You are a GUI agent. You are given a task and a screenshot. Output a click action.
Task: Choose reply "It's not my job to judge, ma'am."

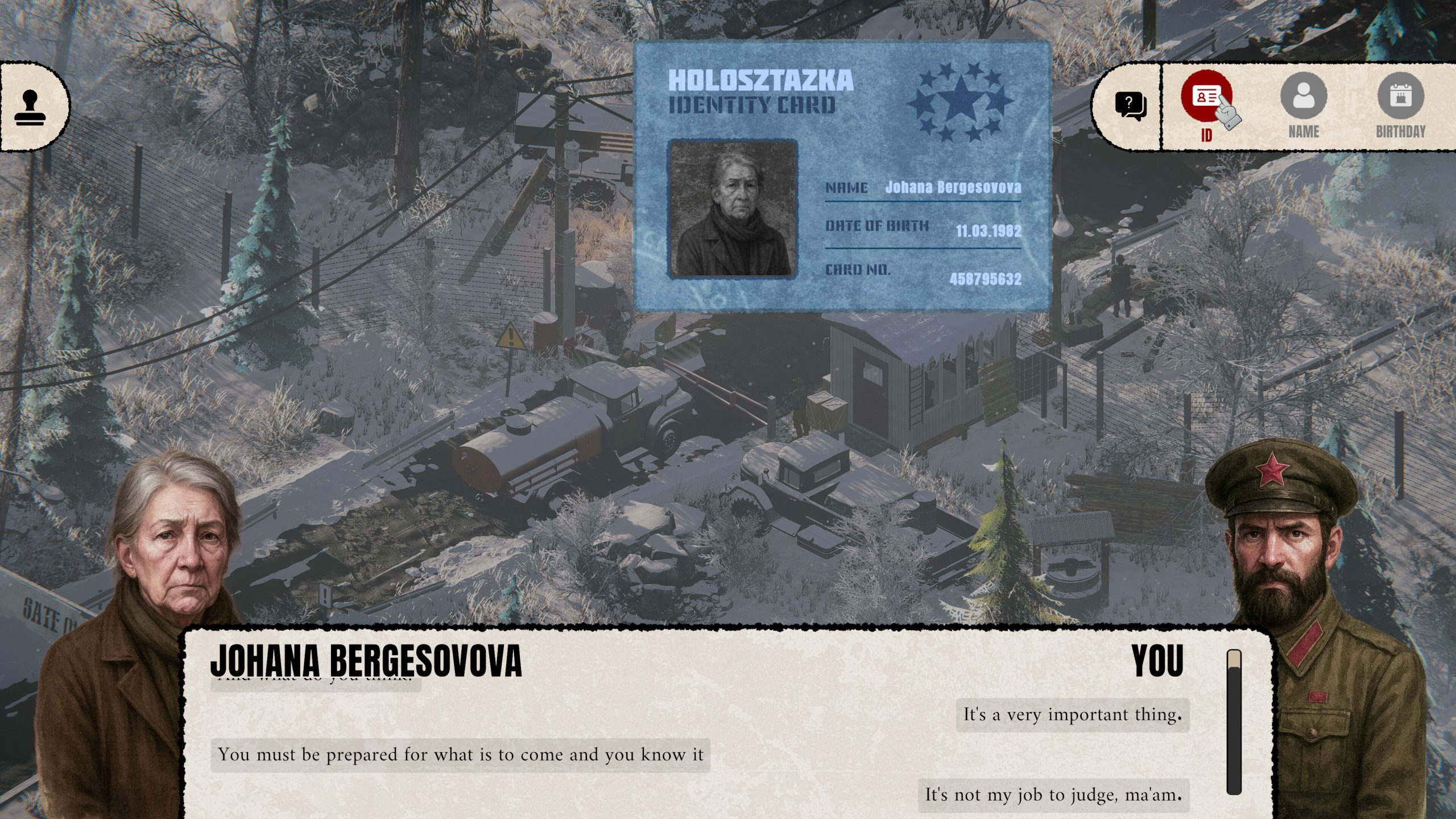1053,795
